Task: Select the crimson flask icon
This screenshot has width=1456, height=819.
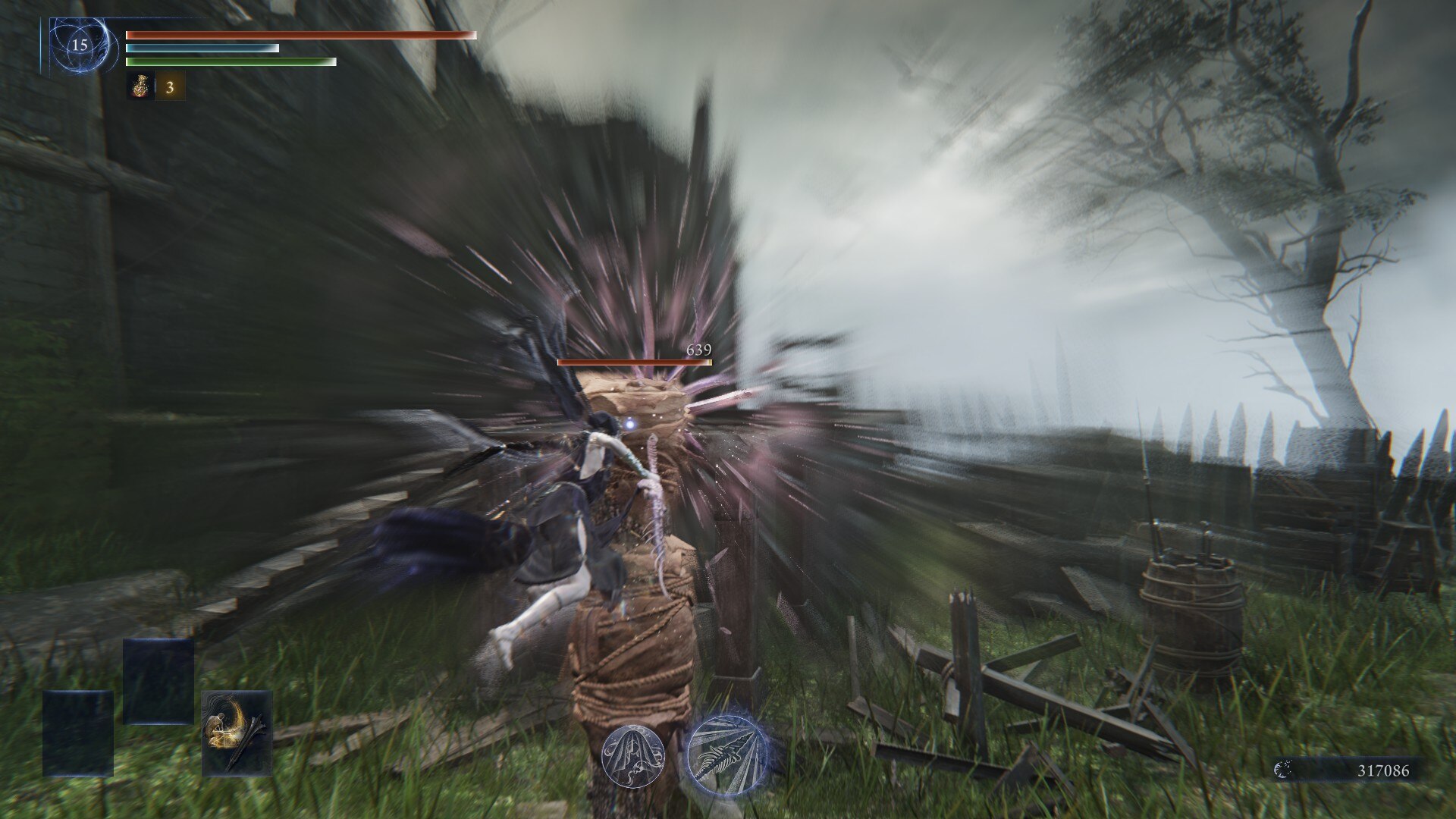Action: tap(141, 87)
